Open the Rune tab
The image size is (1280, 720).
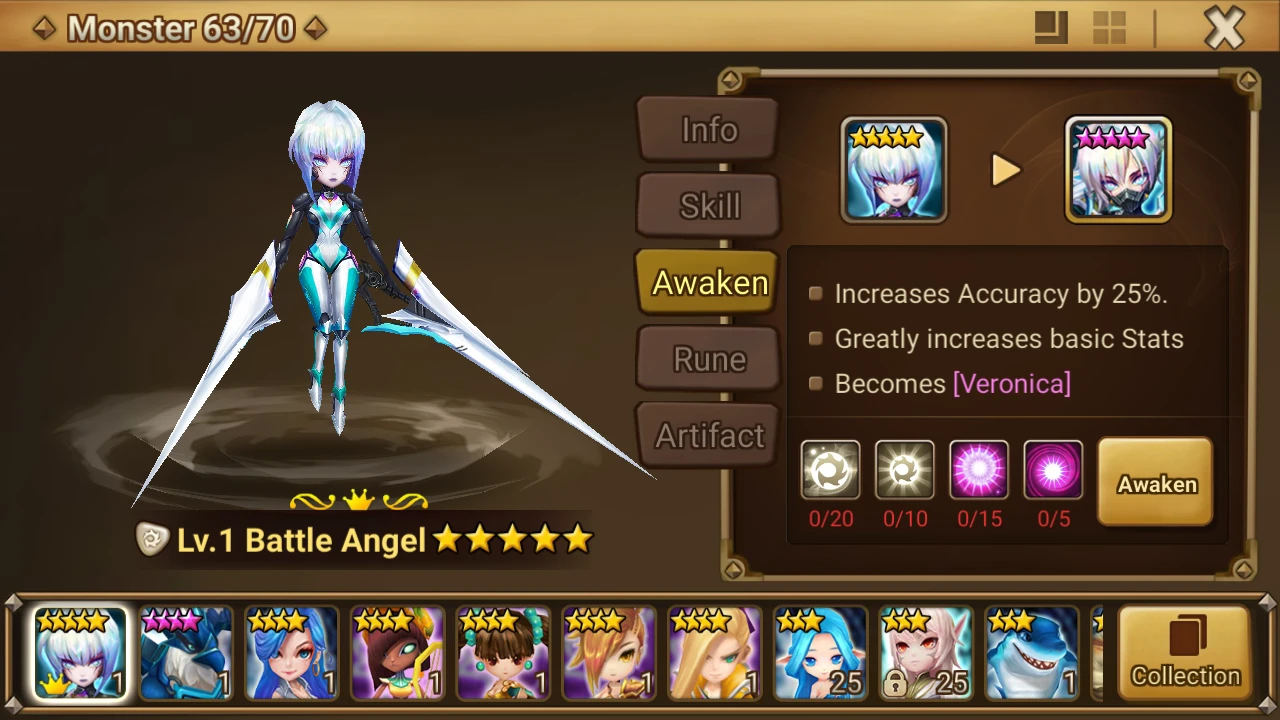click(707, 358)
